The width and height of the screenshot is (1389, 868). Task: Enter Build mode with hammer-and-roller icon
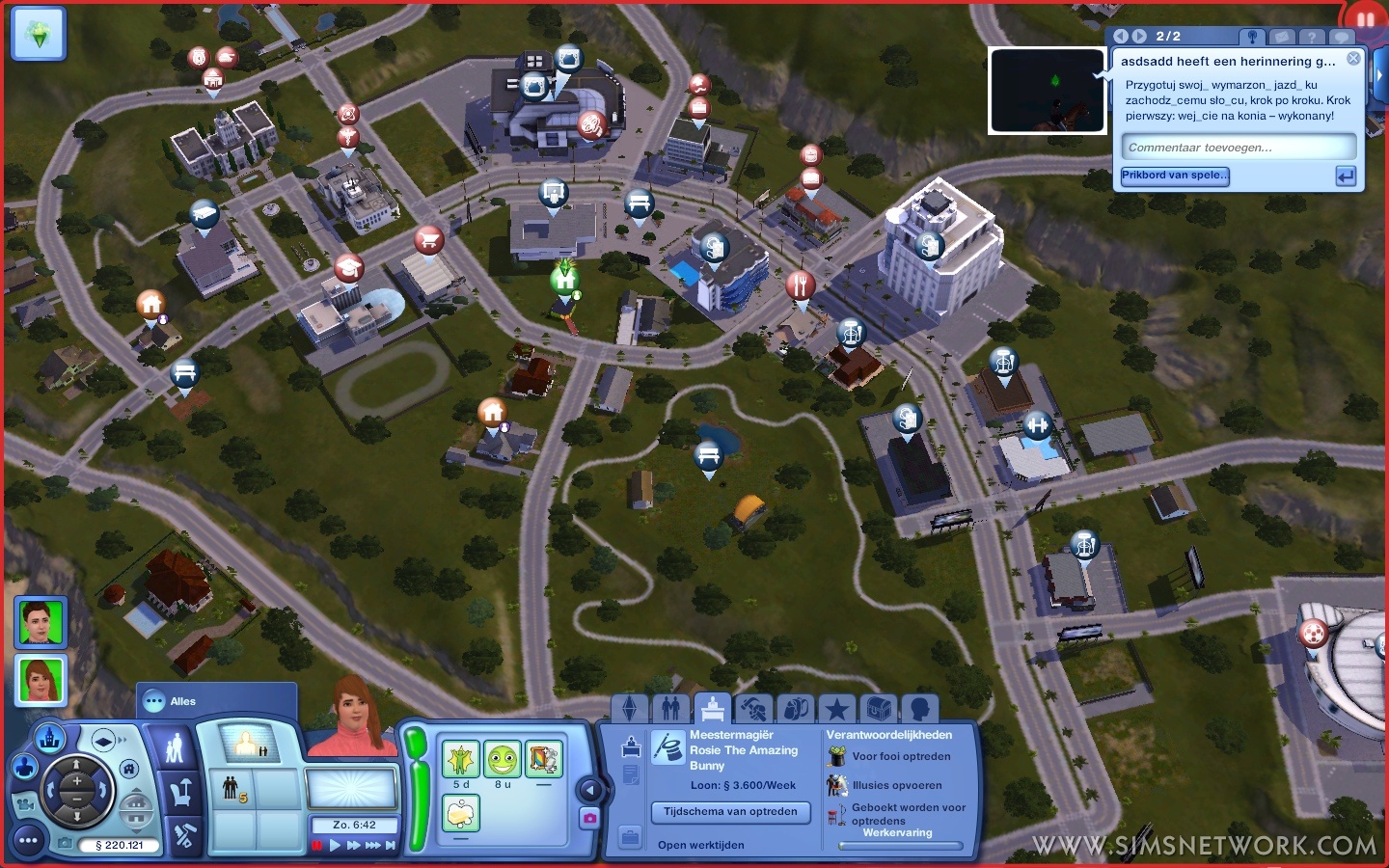[x=183, y=836]
